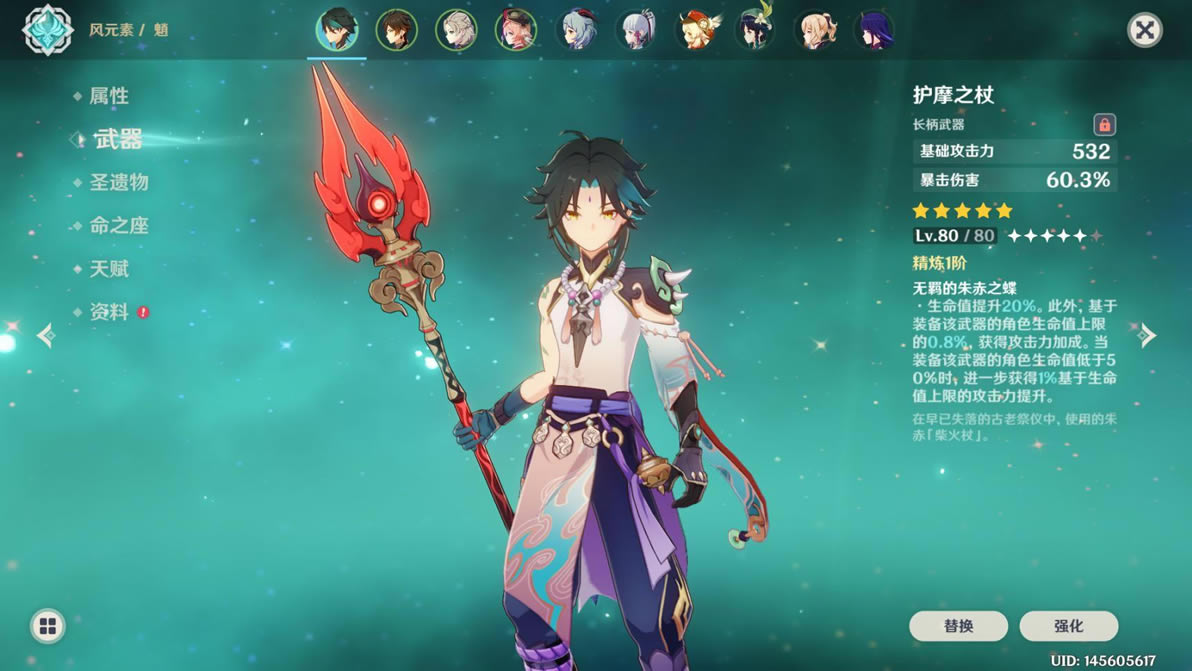This screenshot has width=1192, height=671.
Task: Open the four-square grid menu icon
Action: tap(47, 627)
